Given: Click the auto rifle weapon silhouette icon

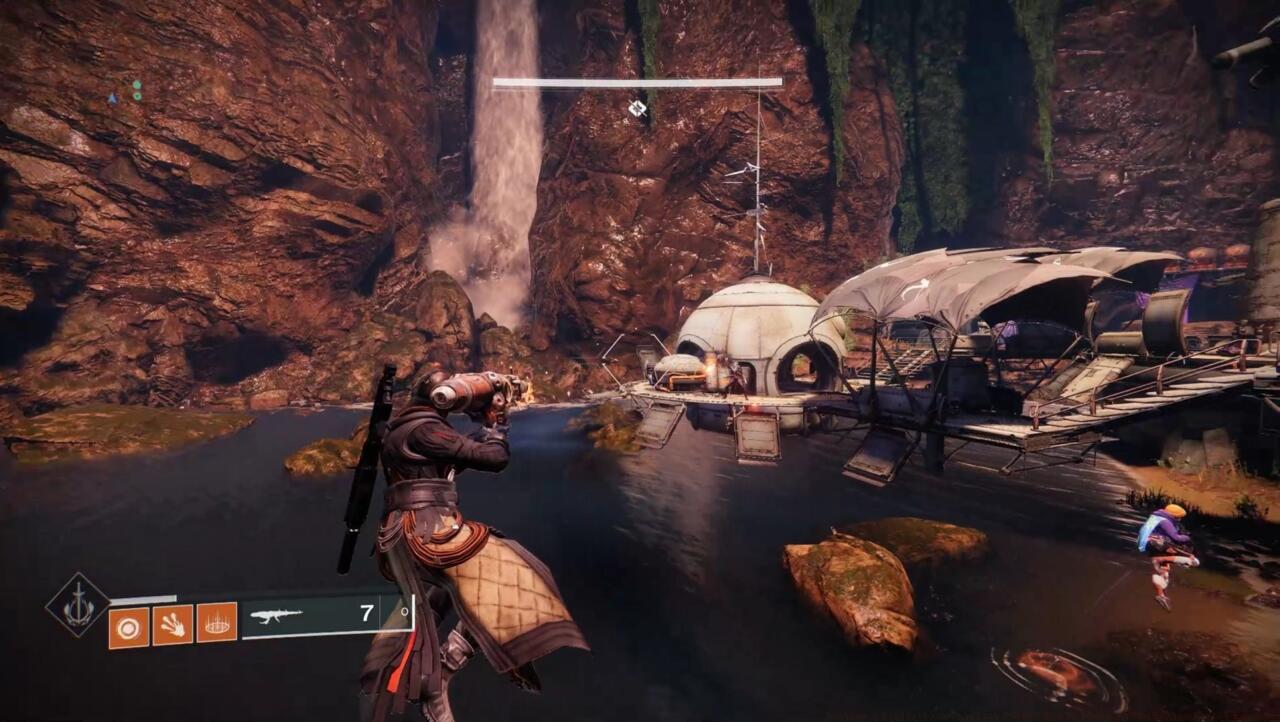Looking at the screenshot, I should point(278,616).
